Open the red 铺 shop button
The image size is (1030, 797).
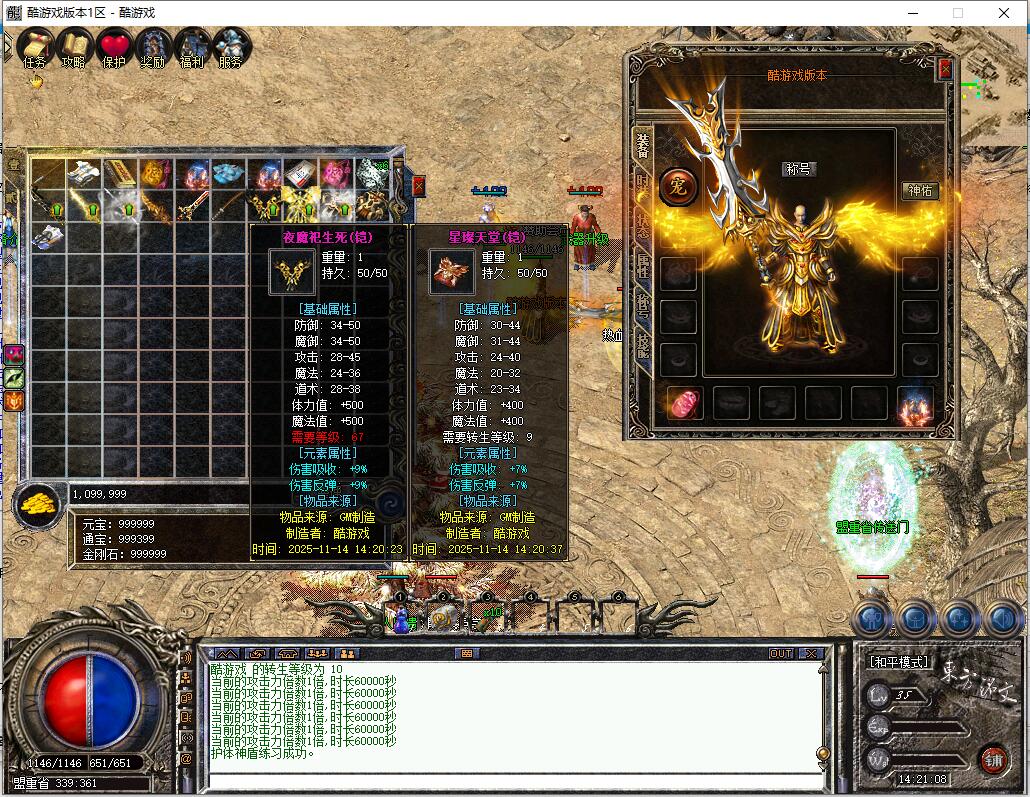992,759
